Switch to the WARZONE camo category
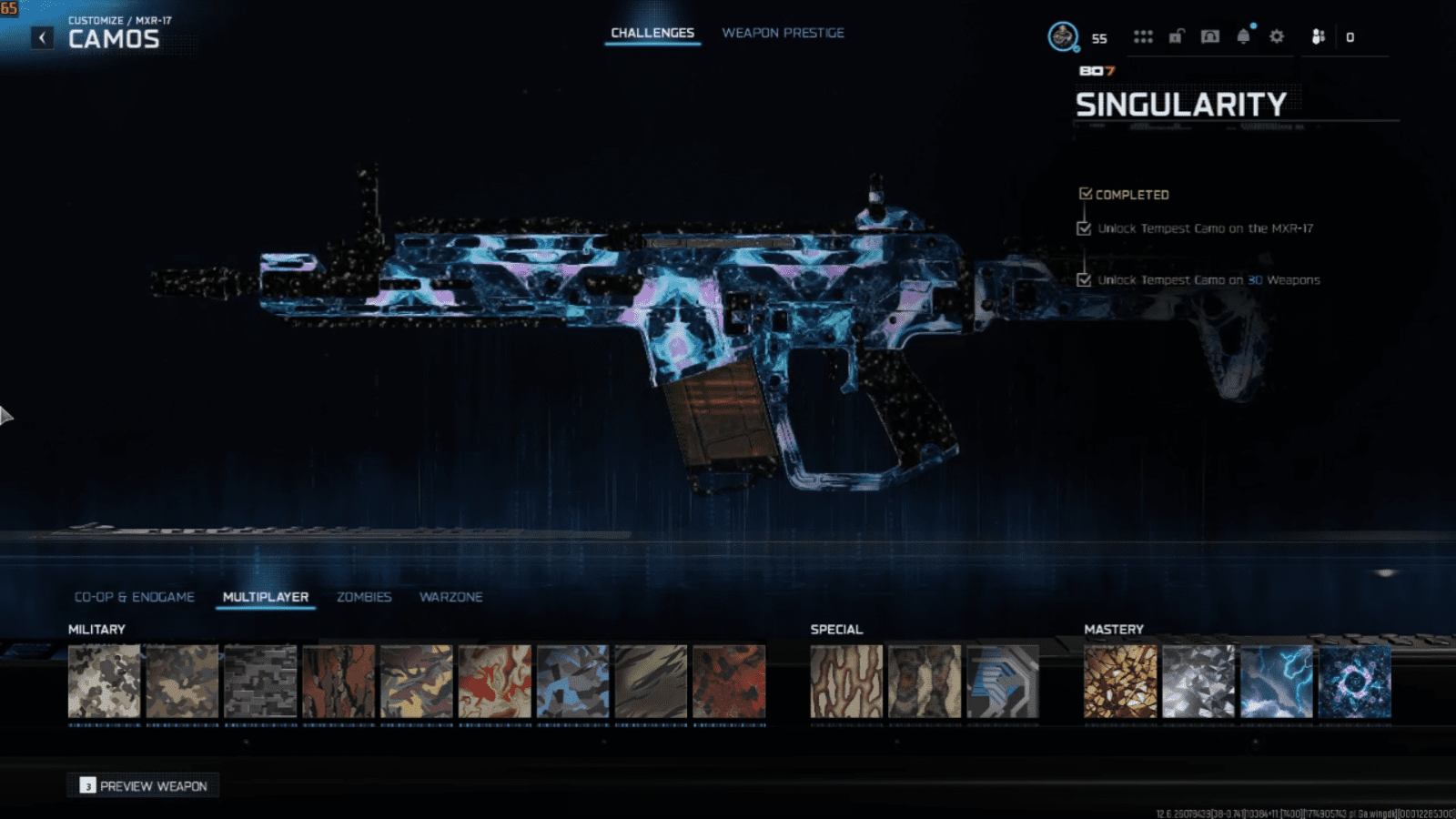The width and height of the screenshot is (1456, 819). 450,597
